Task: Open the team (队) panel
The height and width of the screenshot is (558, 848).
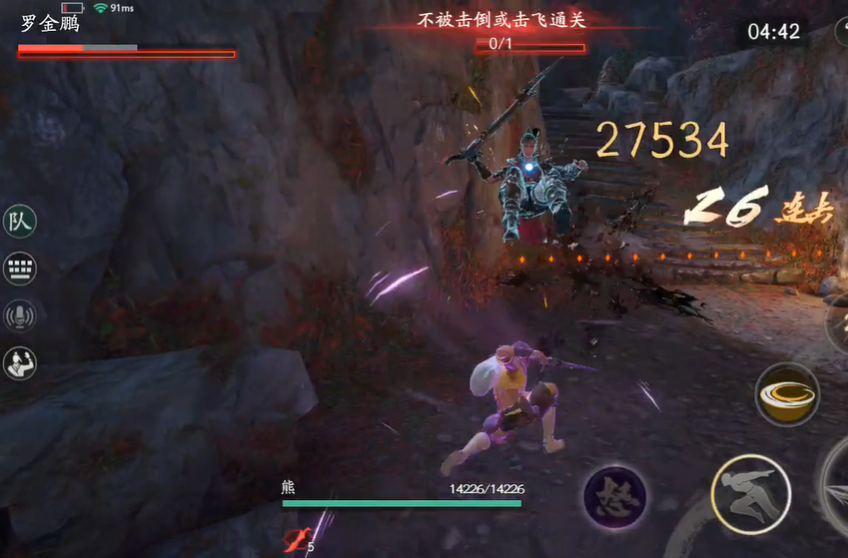Action: 19,221
